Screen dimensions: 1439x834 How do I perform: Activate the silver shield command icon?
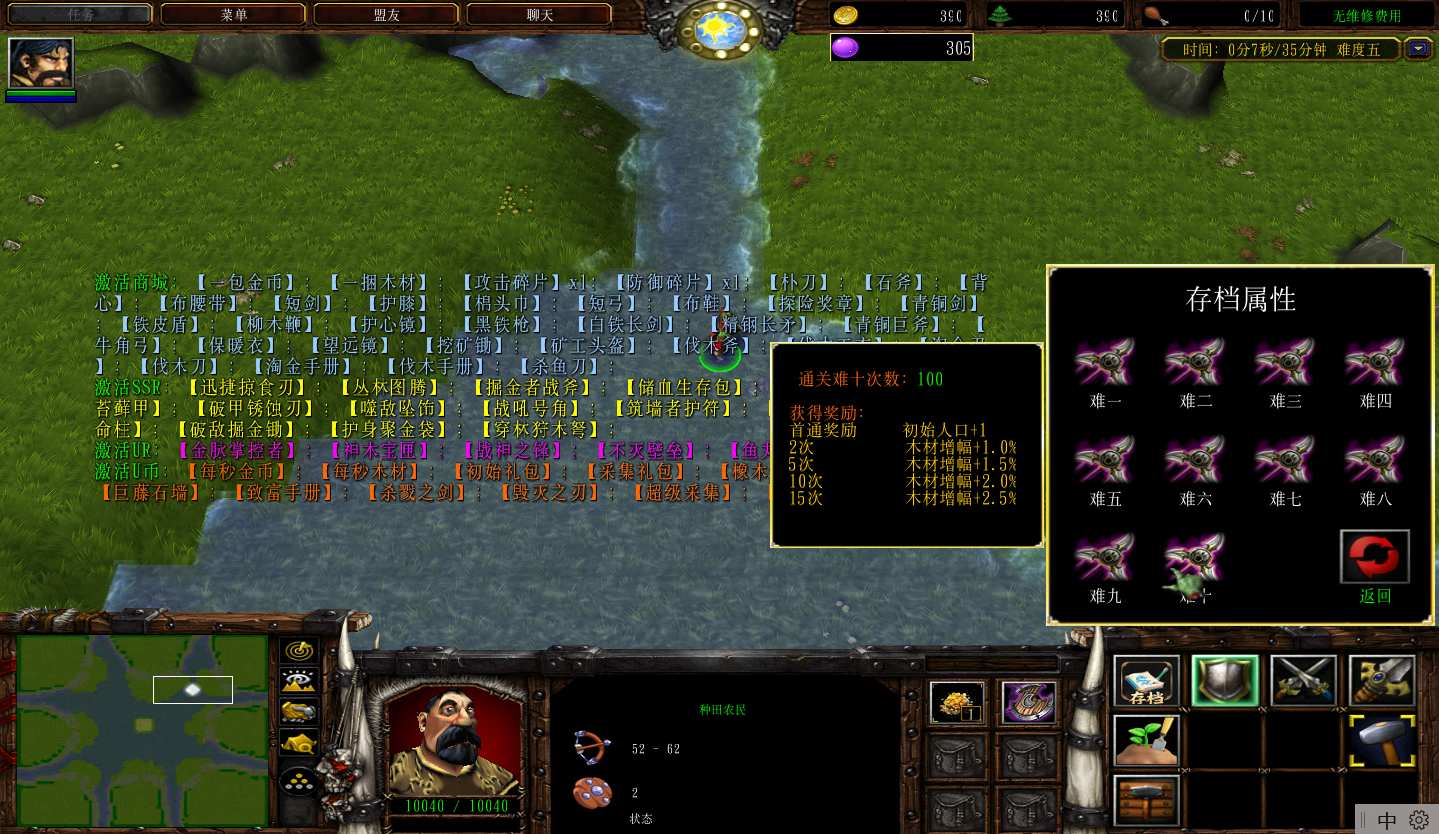pyautogui.click(x=1225, y=682)
